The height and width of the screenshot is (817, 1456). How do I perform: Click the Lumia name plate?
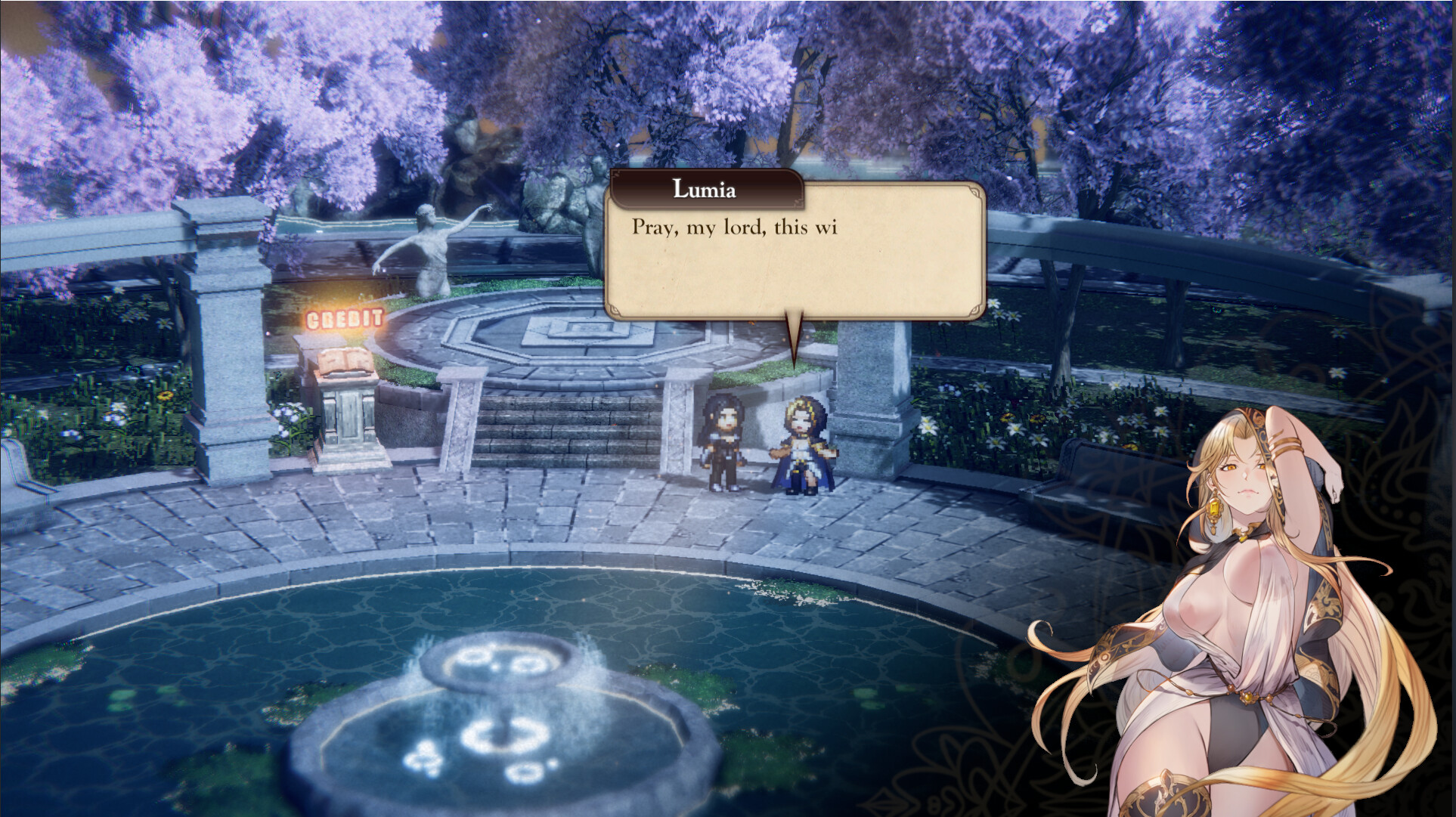click(x=703, y=190)
